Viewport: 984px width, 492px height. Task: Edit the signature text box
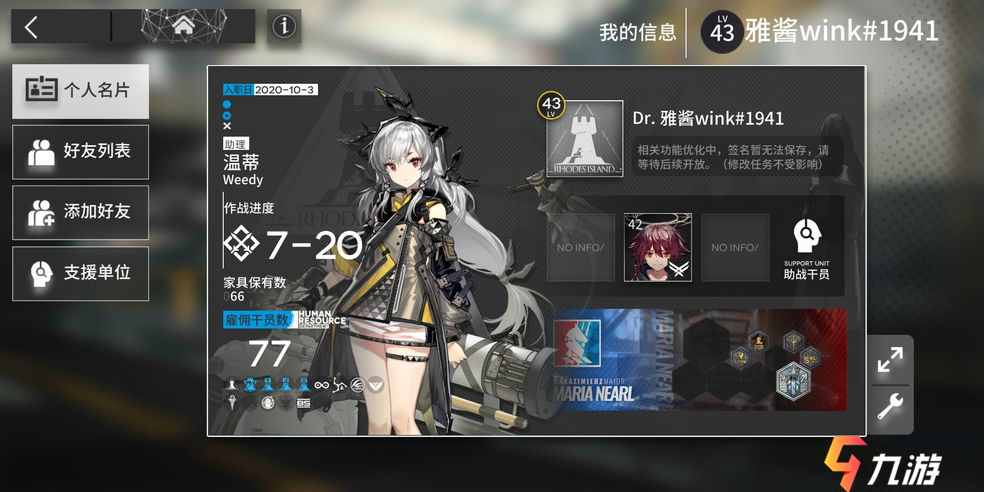coord(736,157)
